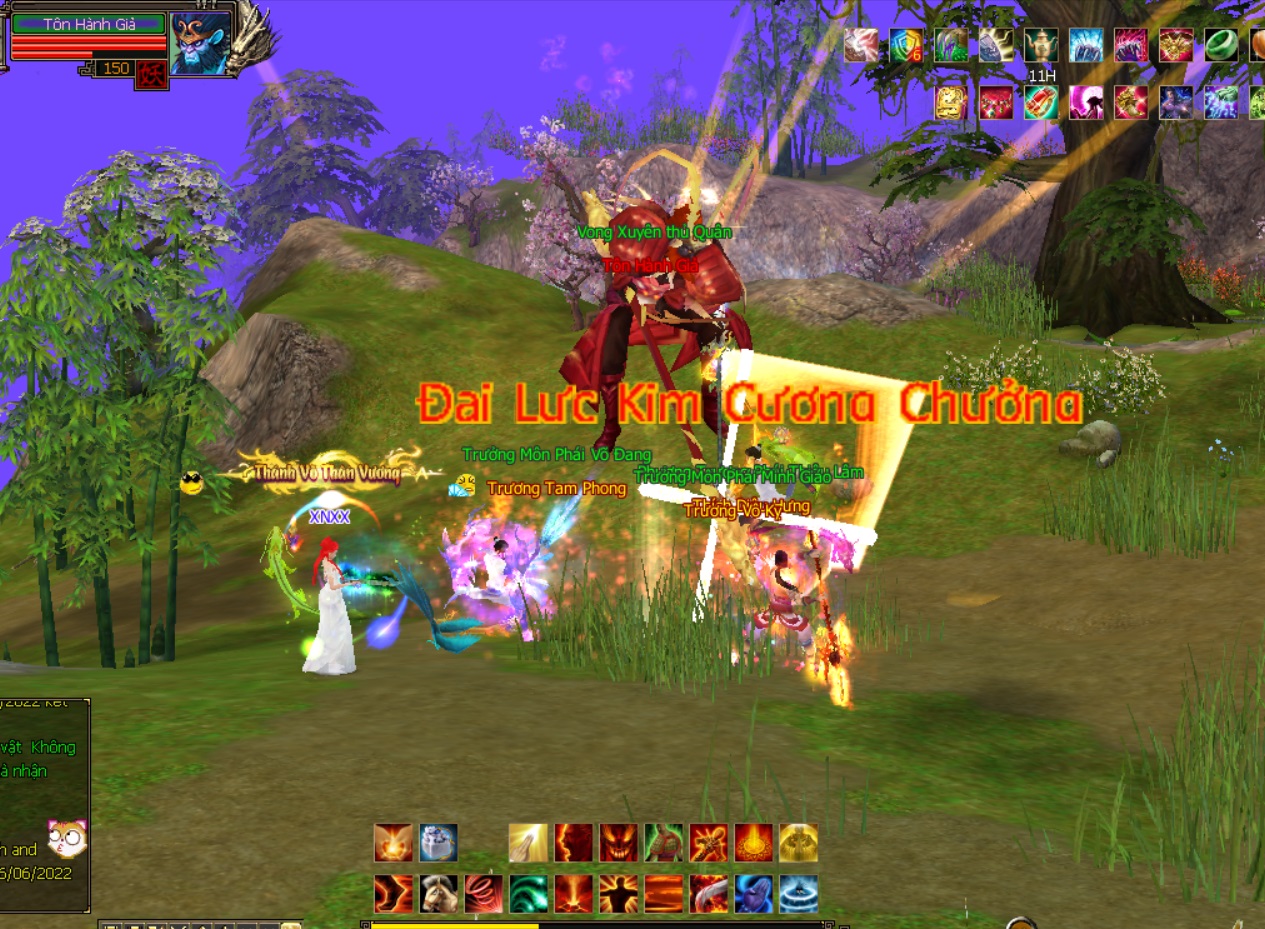The height and width of the screenshot is (929, 1265).
Task: Use the blue purple fist skill
Action: (753, 893)
